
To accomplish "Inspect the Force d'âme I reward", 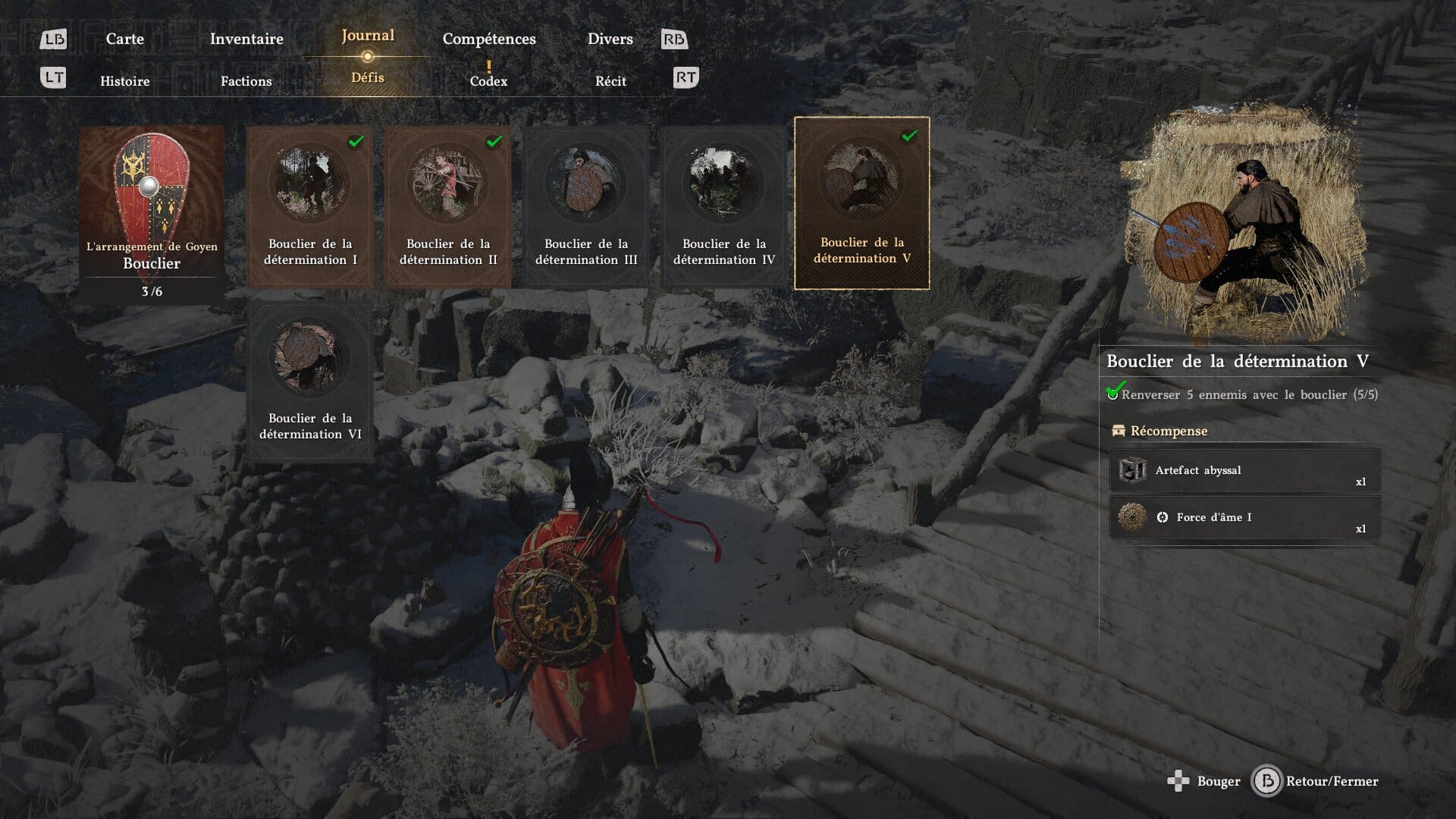I will (x=1244, y=518).
